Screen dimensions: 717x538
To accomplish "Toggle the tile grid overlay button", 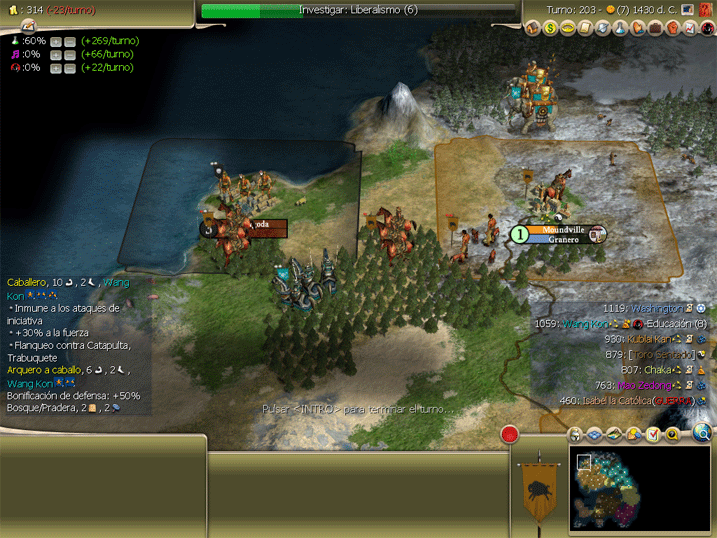I will pos(593,434).
